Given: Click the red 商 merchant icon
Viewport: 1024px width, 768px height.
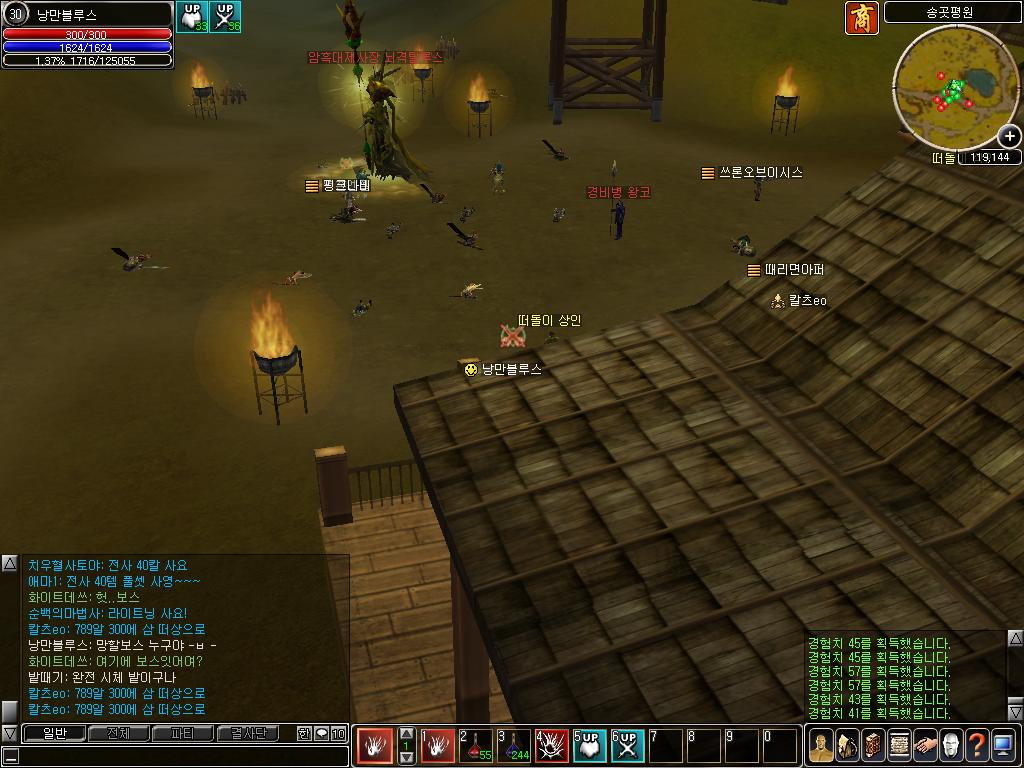Looking at the screenshot, I should point(862,18).
